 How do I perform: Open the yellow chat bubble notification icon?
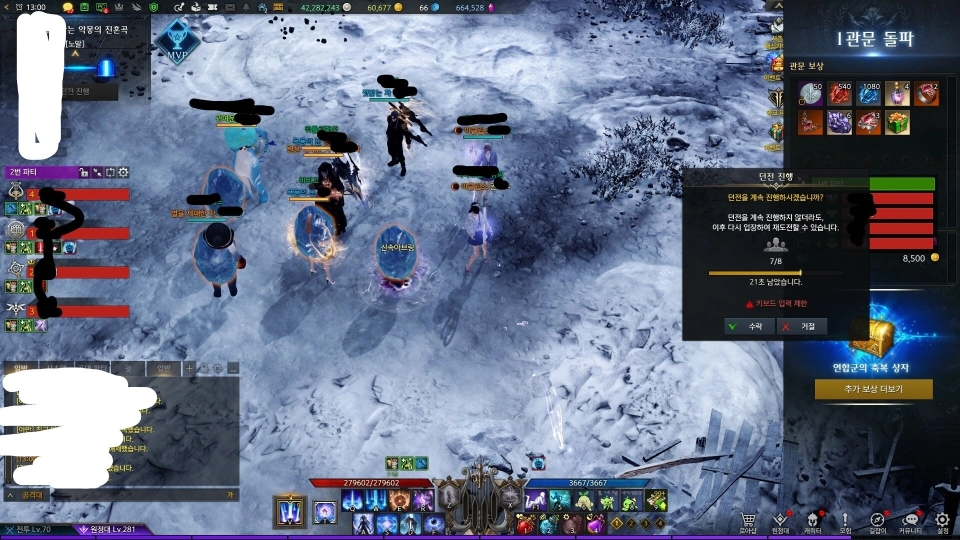[x=68, y=7]
